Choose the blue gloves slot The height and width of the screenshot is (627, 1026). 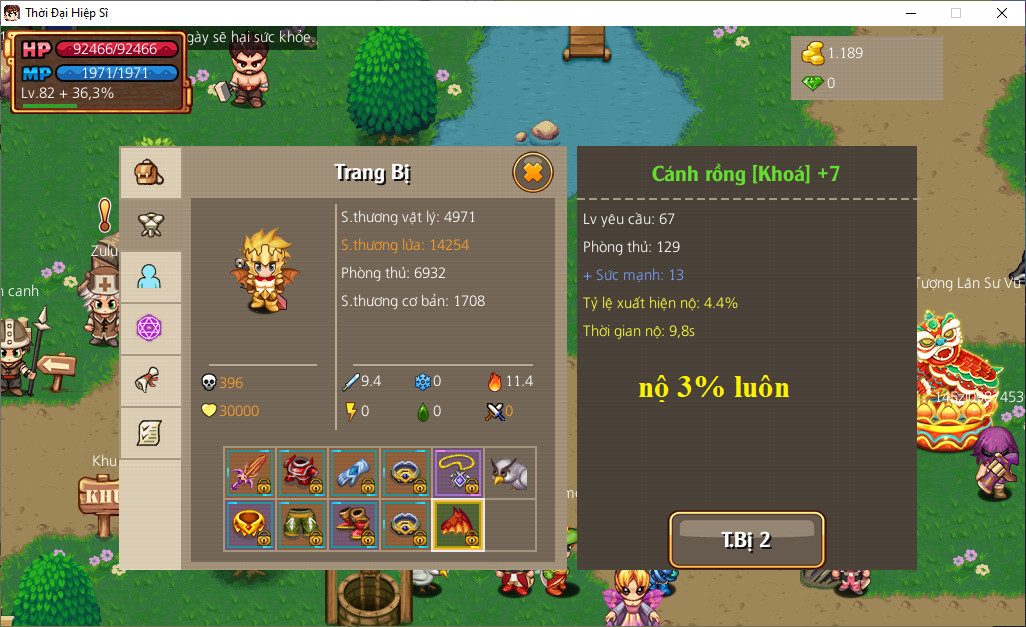point(354,473)
